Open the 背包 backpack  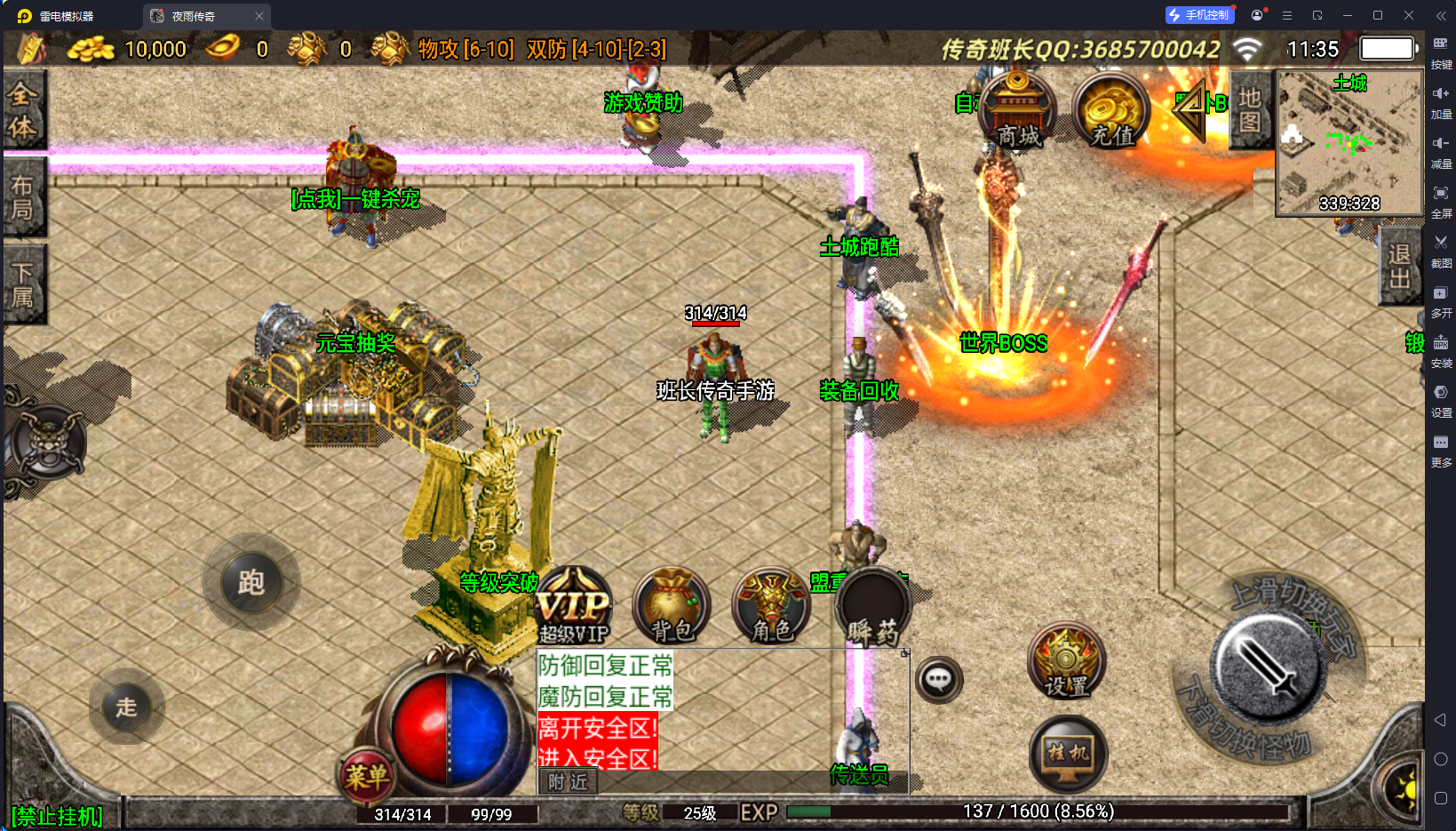(x=672, y=608)
